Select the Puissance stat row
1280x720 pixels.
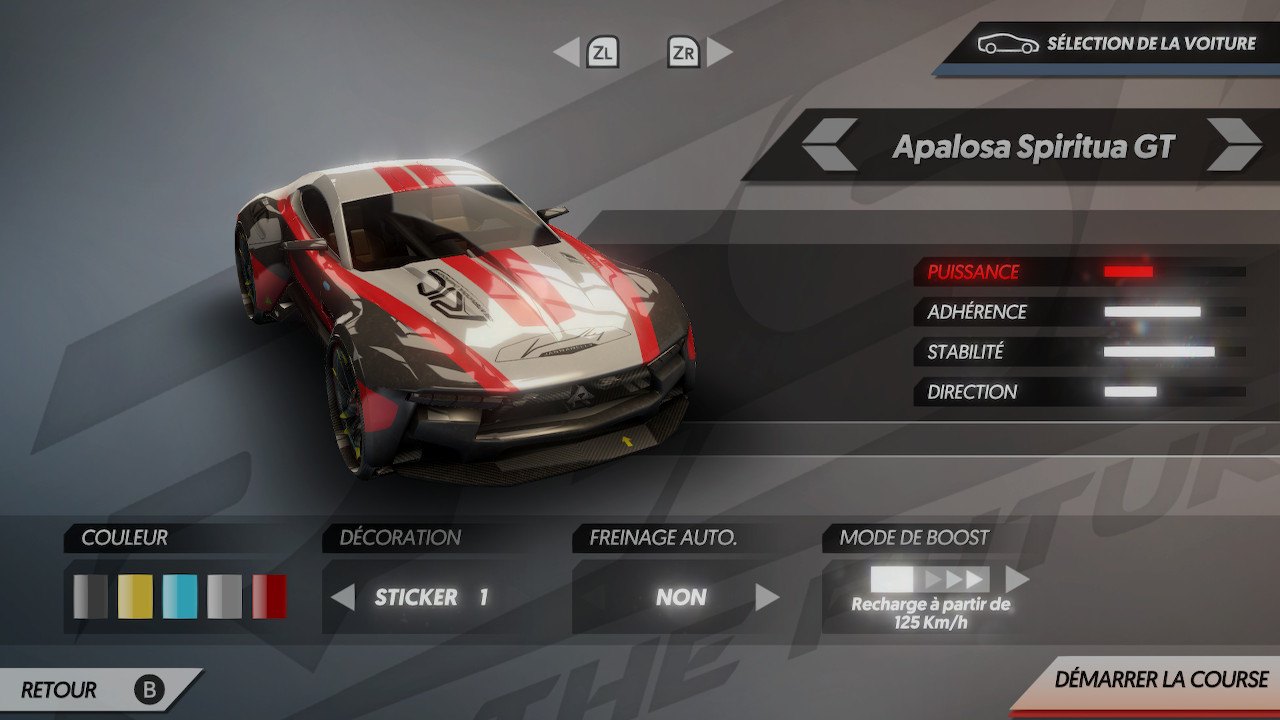pos(1080,272)
